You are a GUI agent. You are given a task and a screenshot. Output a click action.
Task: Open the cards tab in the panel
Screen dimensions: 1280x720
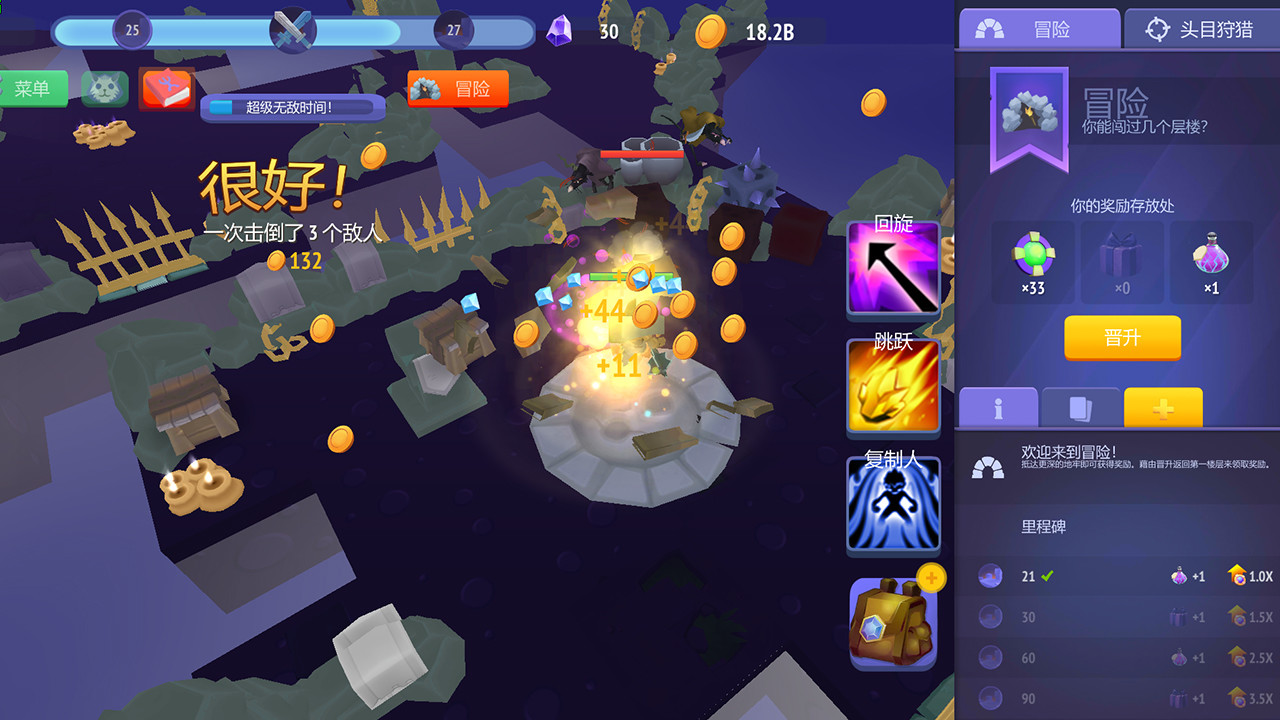pos(1081,407)
